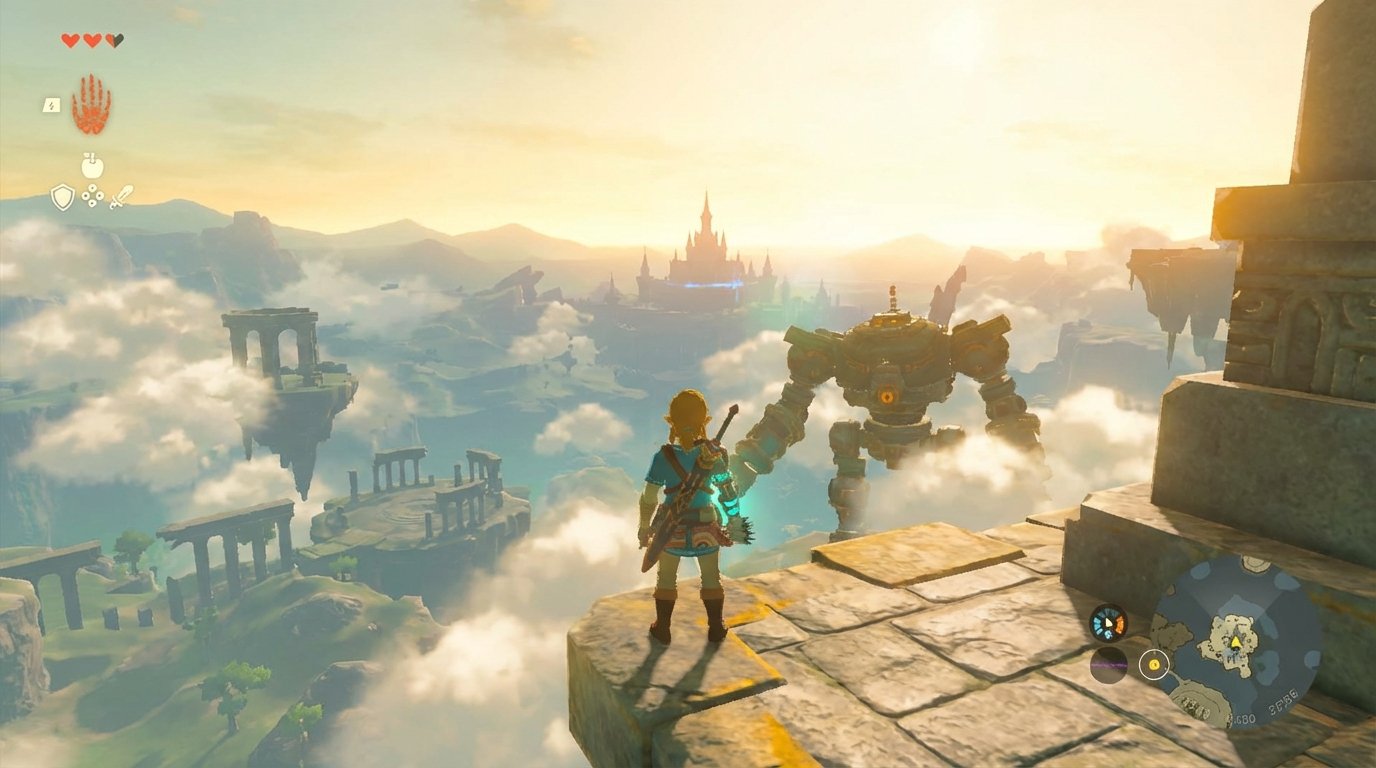This screenshot has width=1376, height=768.
Task: Click the yellow objective marker on the minimap
Action: (1155, 664)
